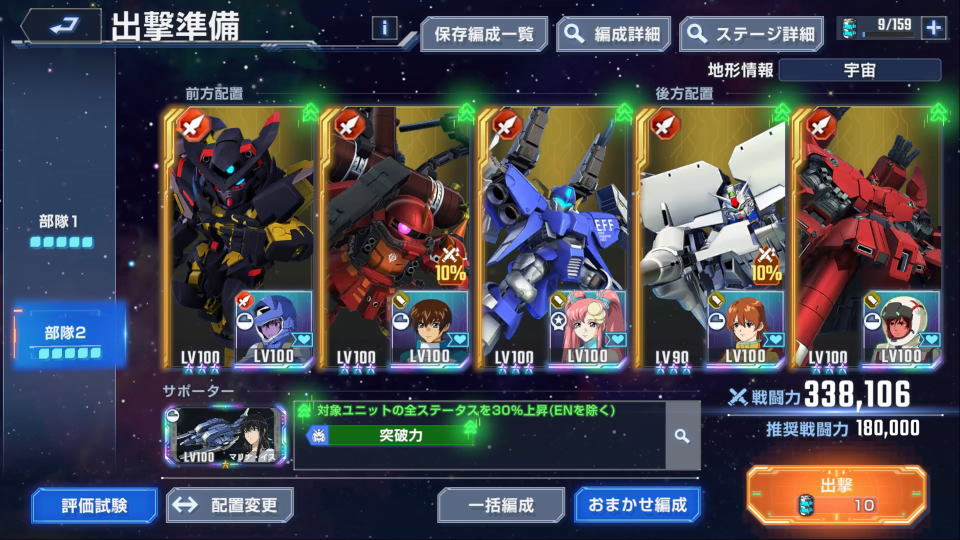Screen dimensions: 960x540
Task: Open ステージ詳細 stage details
Action: tap(751, 34)
